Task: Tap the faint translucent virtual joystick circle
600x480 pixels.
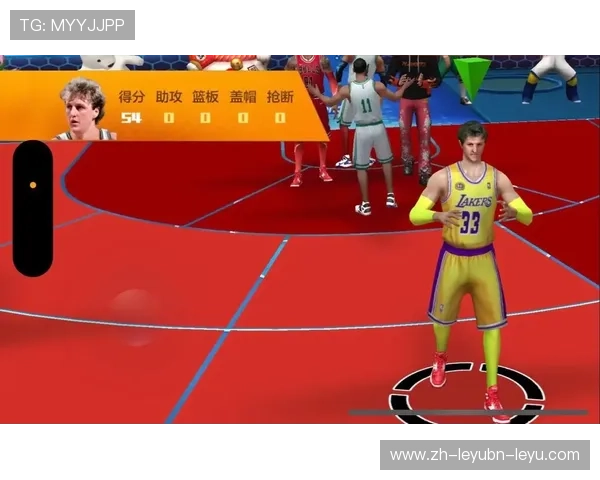Action: coord(135,316)
